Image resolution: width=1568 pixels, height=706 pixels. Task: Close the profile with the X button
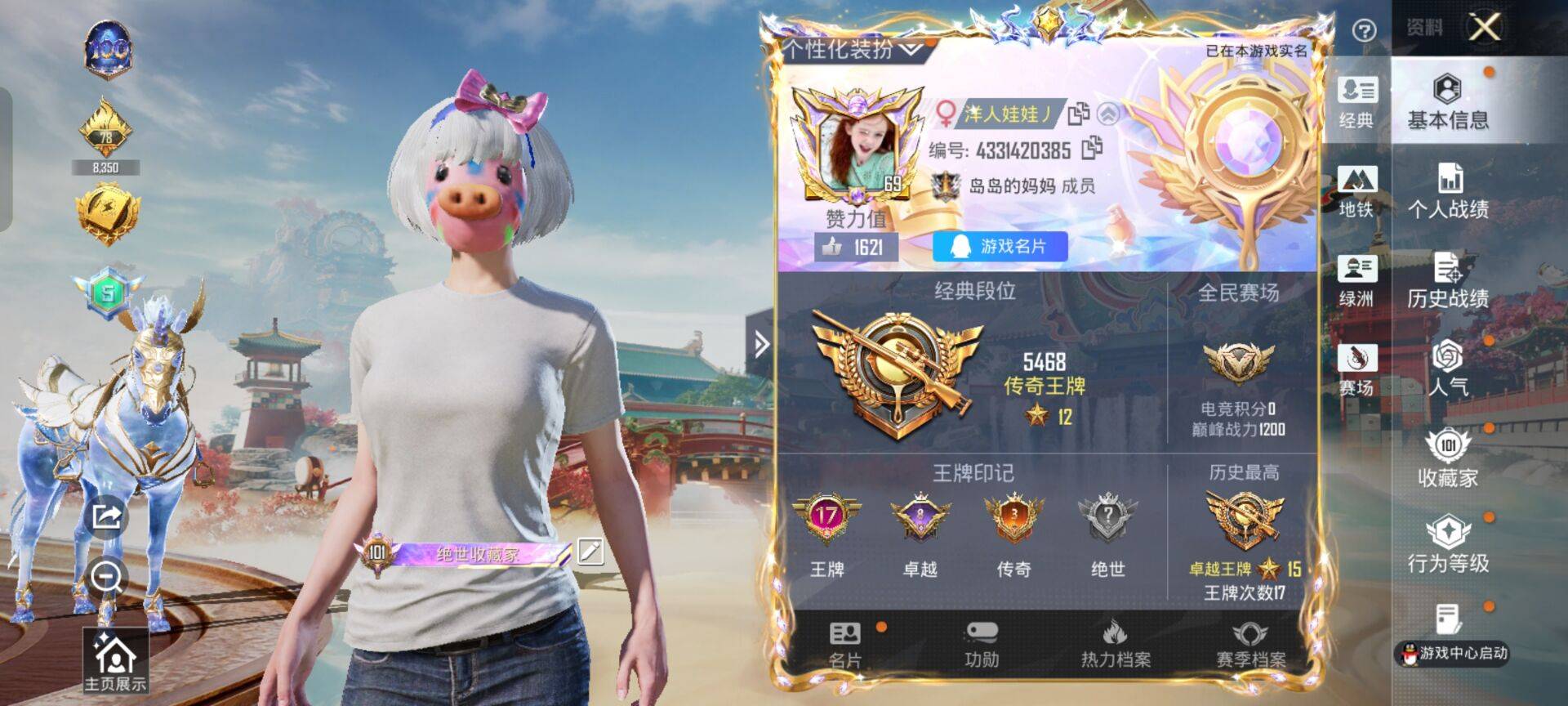coord(1484,28)
